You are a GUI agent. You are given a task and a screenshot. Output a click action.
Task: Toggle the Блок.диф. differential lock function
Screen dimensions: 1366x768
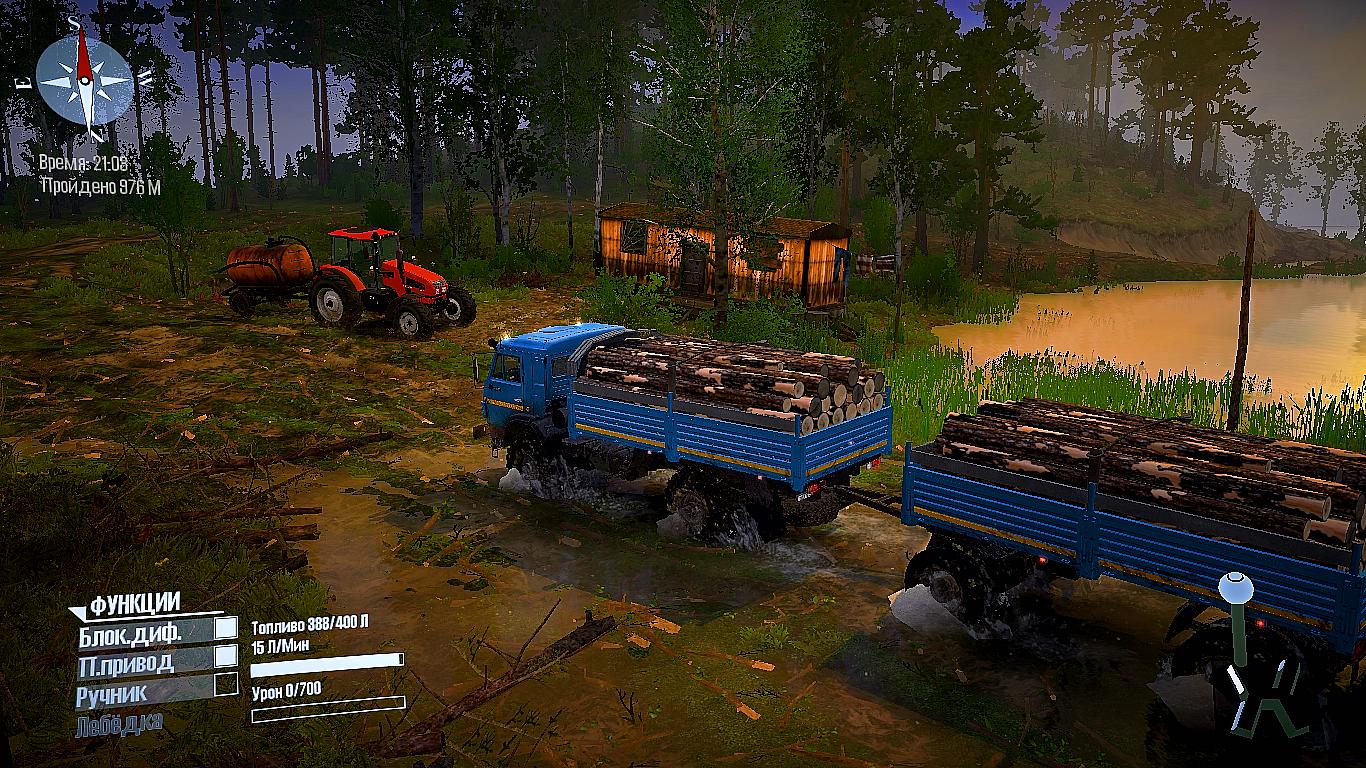[227, 628]
